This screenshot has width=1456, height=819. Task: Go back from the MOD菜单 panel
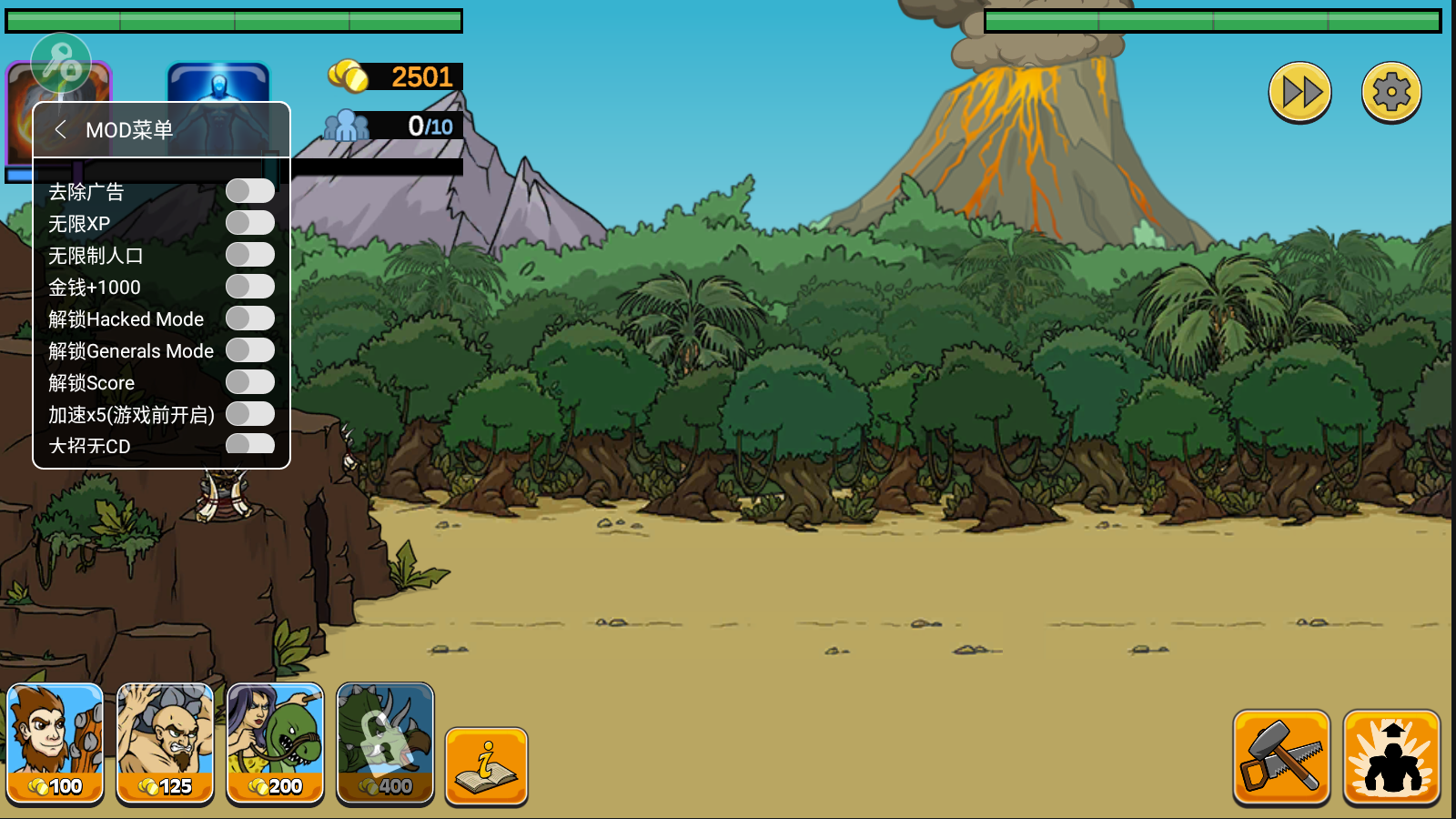click(61, 129)
